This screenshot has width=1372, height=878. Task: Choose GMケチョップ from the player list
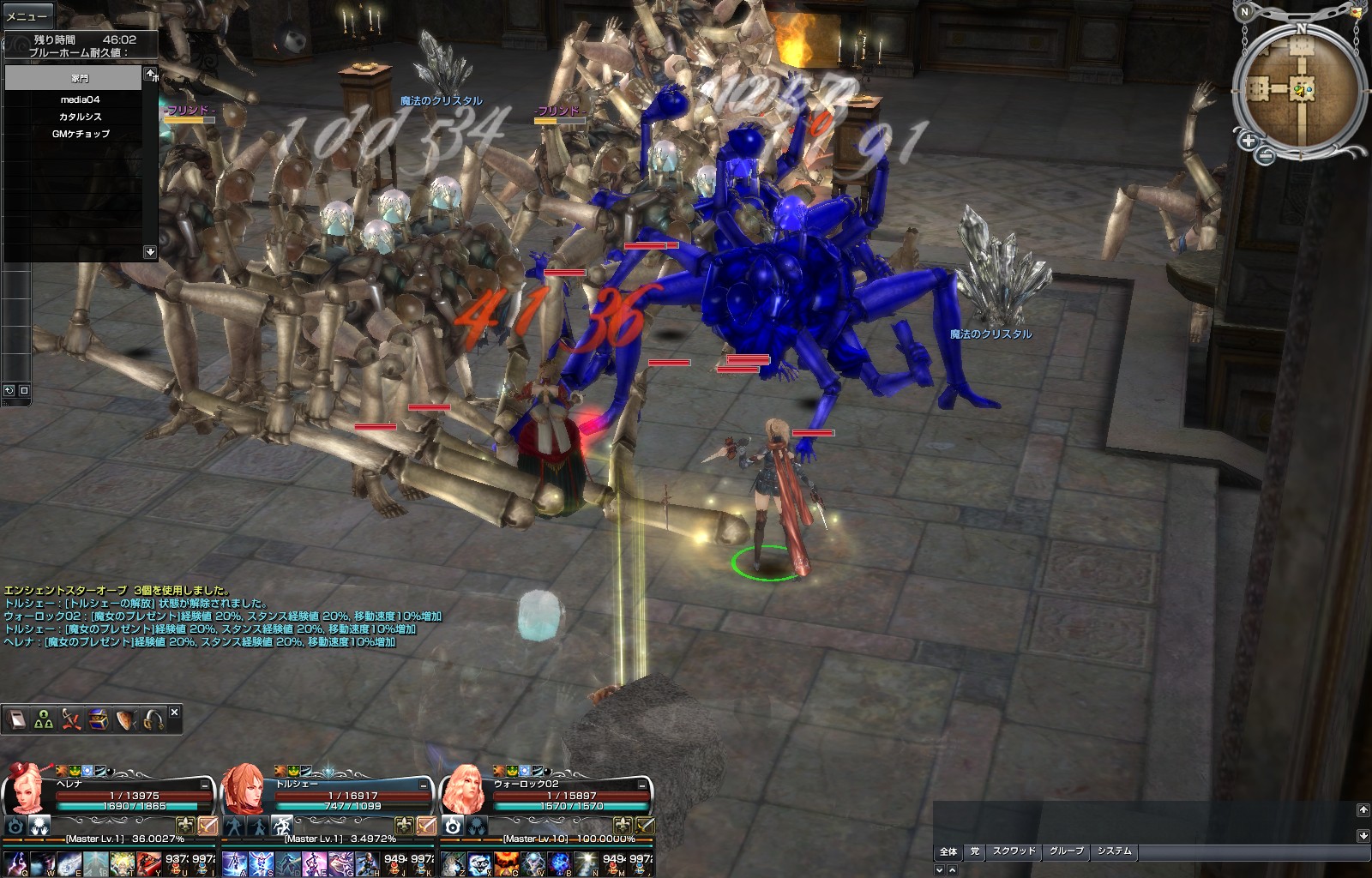coord(80,134)
